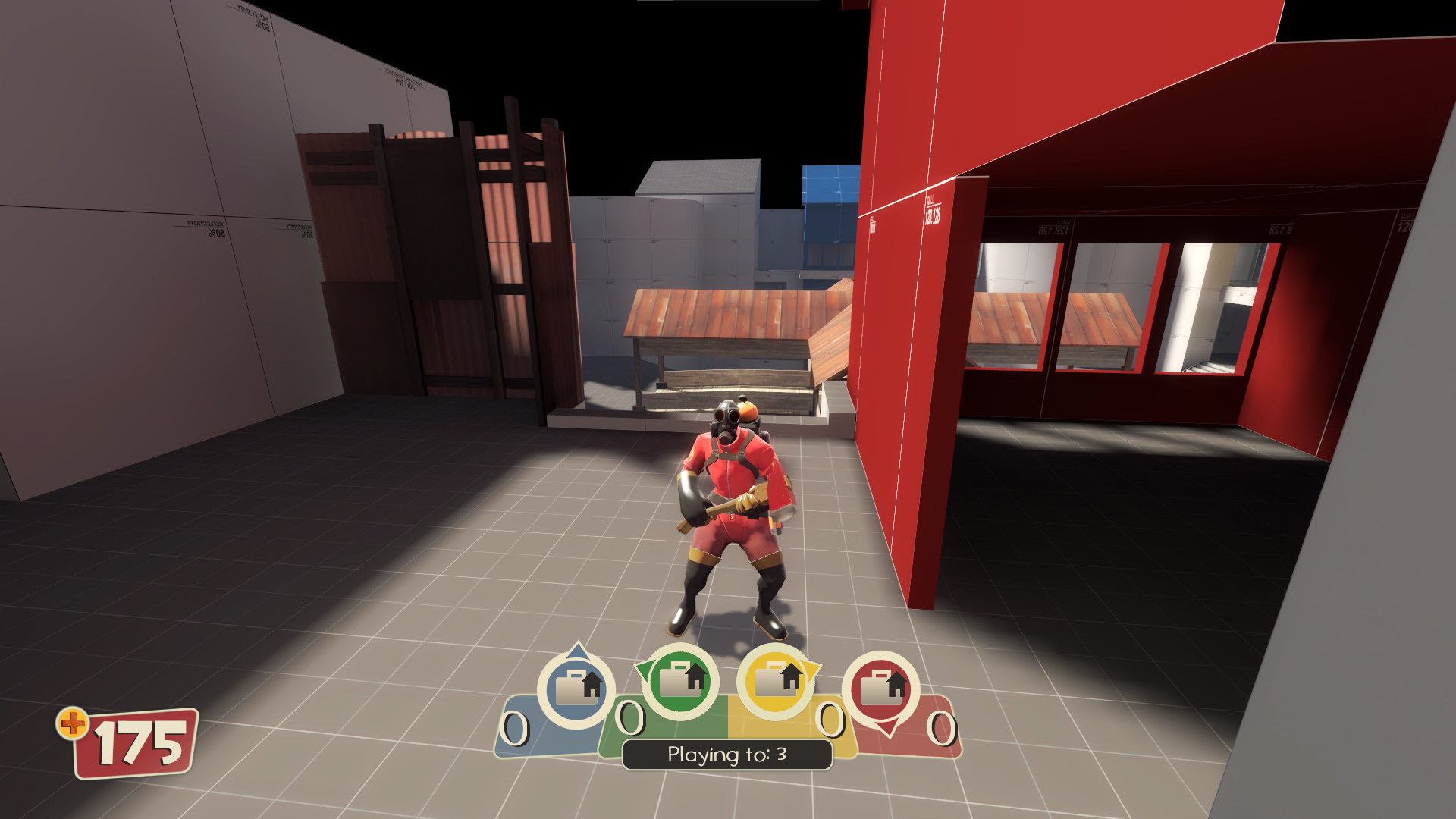1456x819 pixels.
Task: Click the house glyph on the blue briefcase
Action: point(591,684)
